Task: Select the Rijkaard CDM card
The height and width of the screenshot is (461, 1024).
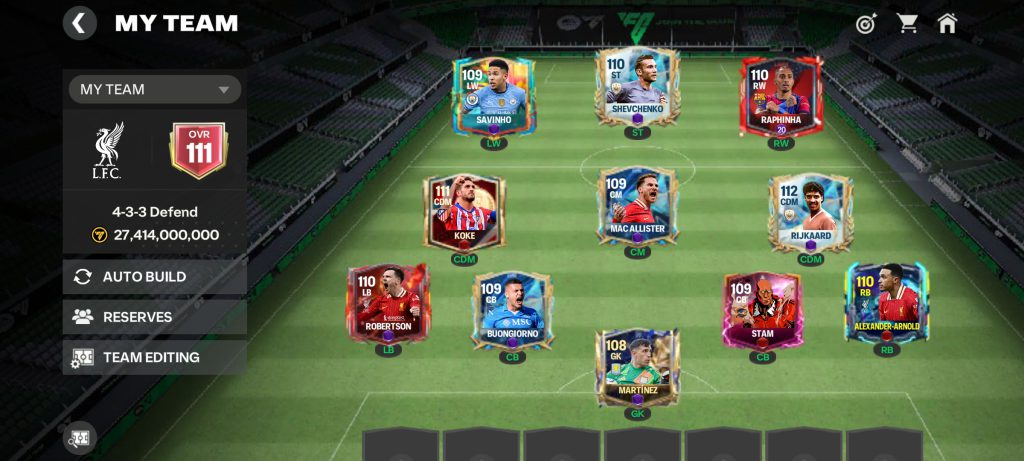Action: [x=810, y=212]
